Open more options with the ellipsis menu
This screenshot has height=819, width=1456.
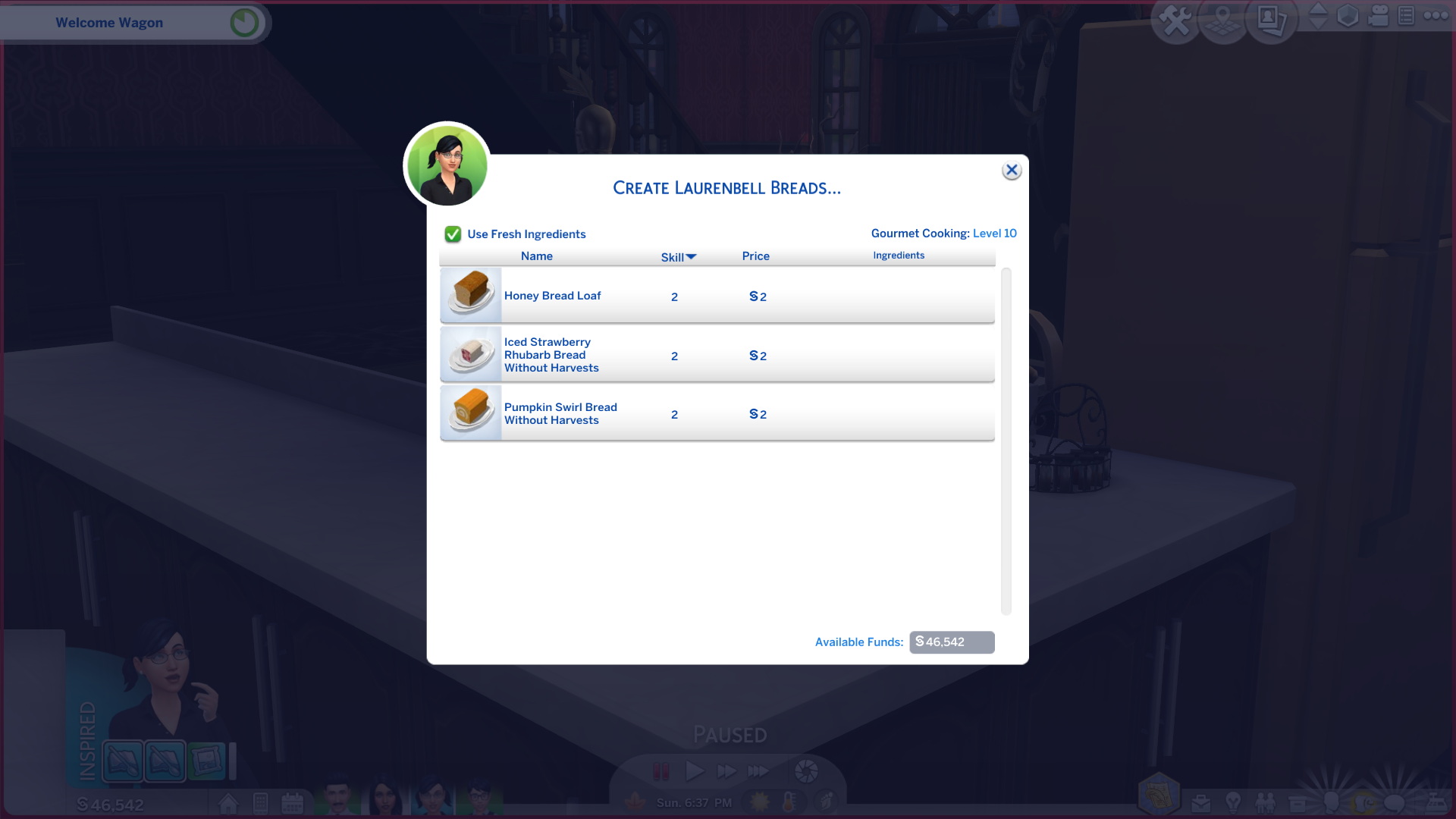(1436, 16)
